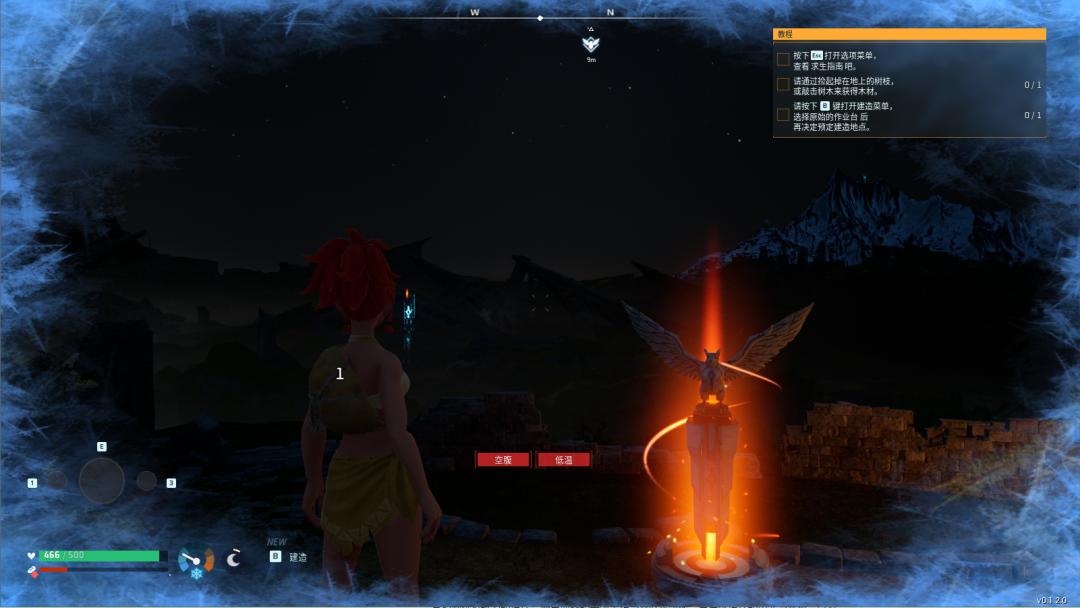1080x608 pixels.
Task: Open the 建造 build option
Action: tap(297, 557)
